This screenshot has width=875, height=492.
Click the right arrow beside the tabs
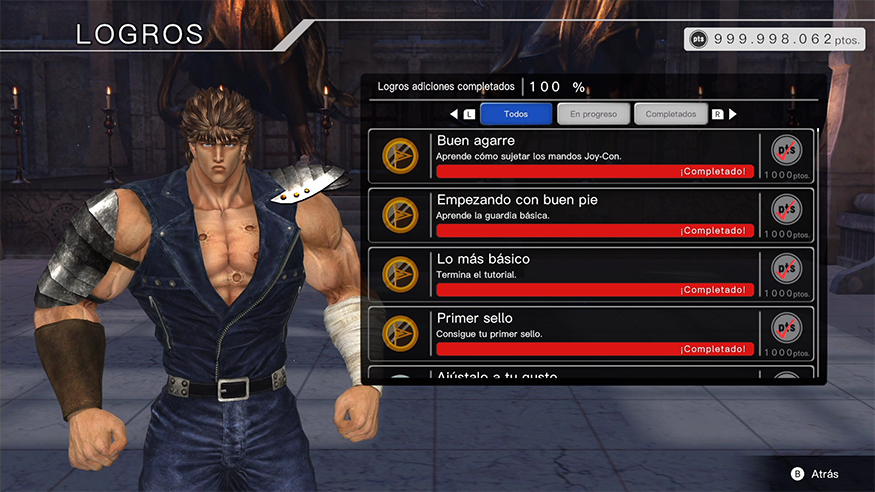732,114
